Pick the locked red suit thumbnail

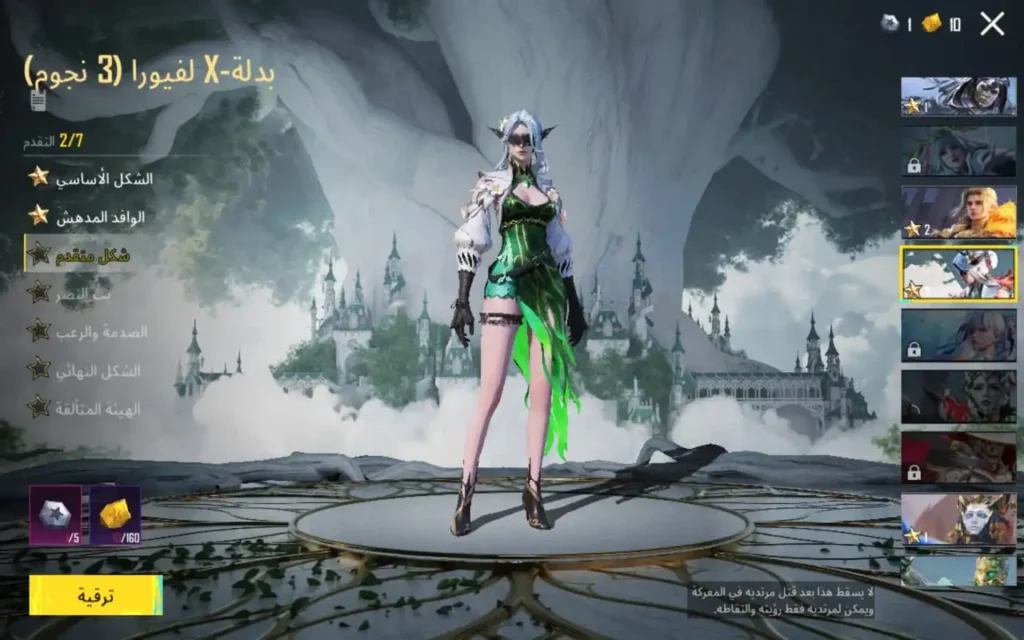pos(959,457)
